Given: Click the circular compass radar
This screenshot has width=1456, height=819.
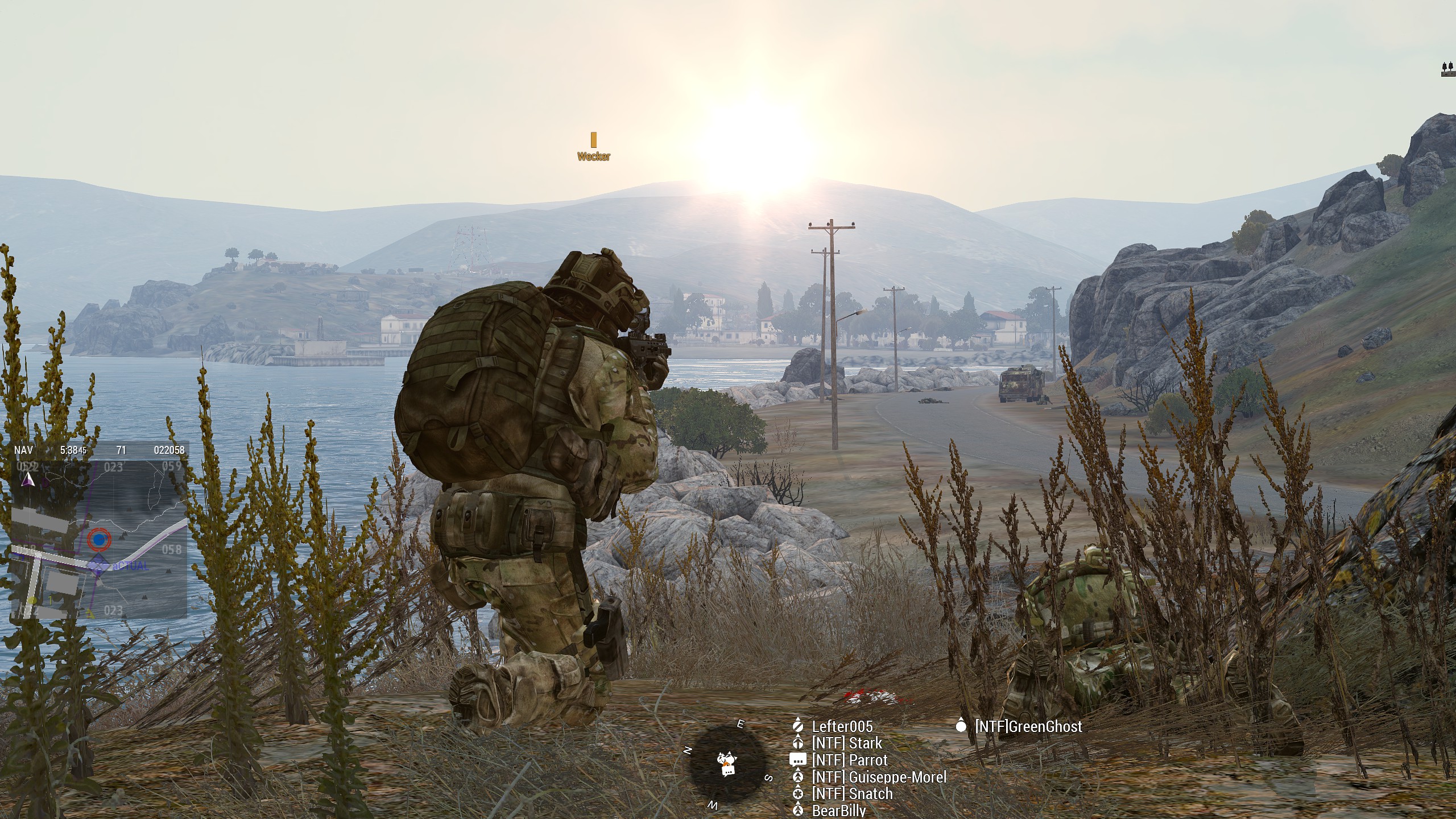Looking at the screenshot, I should click(x=726, y=762).
